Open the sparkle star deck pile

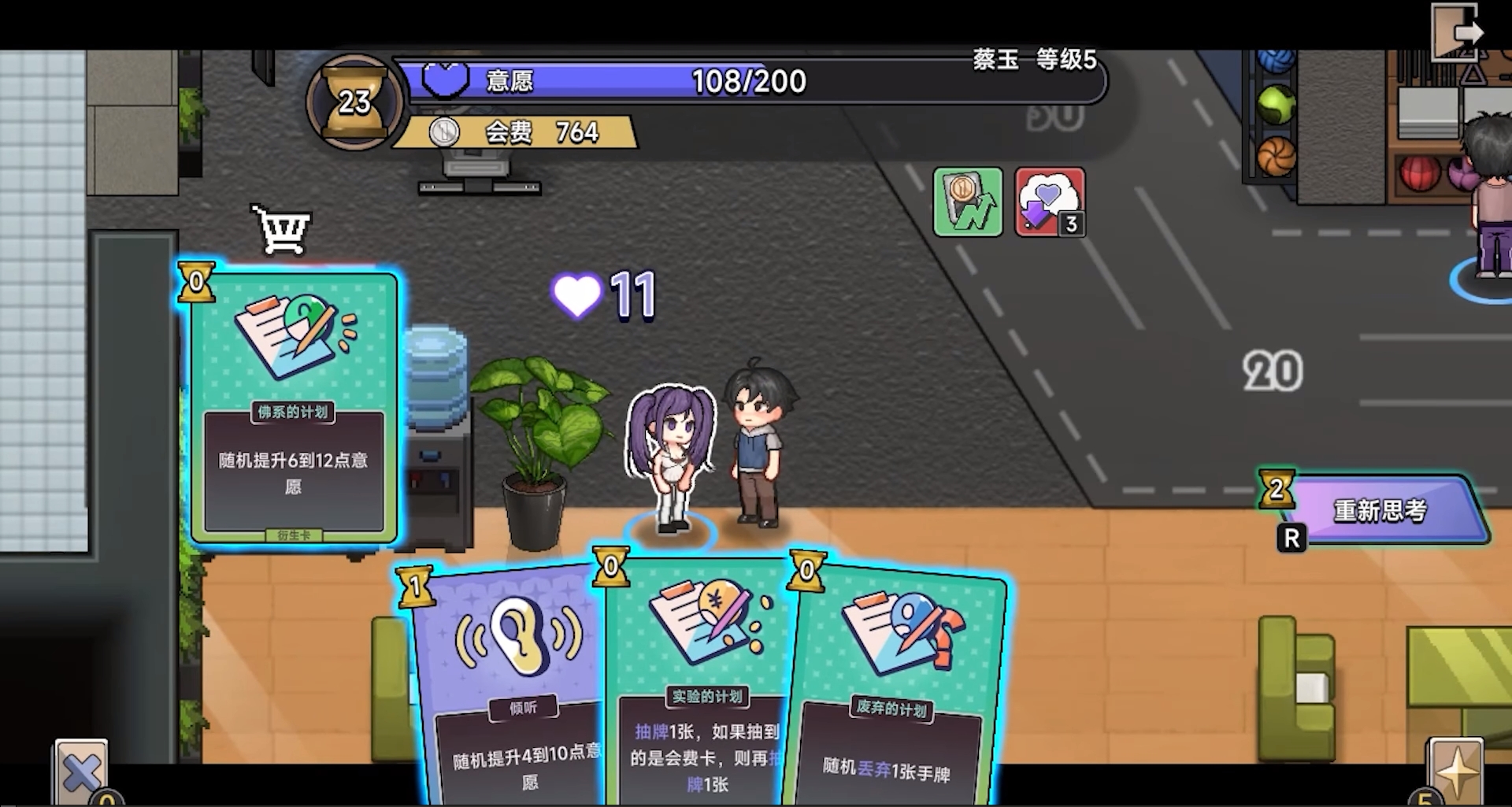(x=1456, y=770)
